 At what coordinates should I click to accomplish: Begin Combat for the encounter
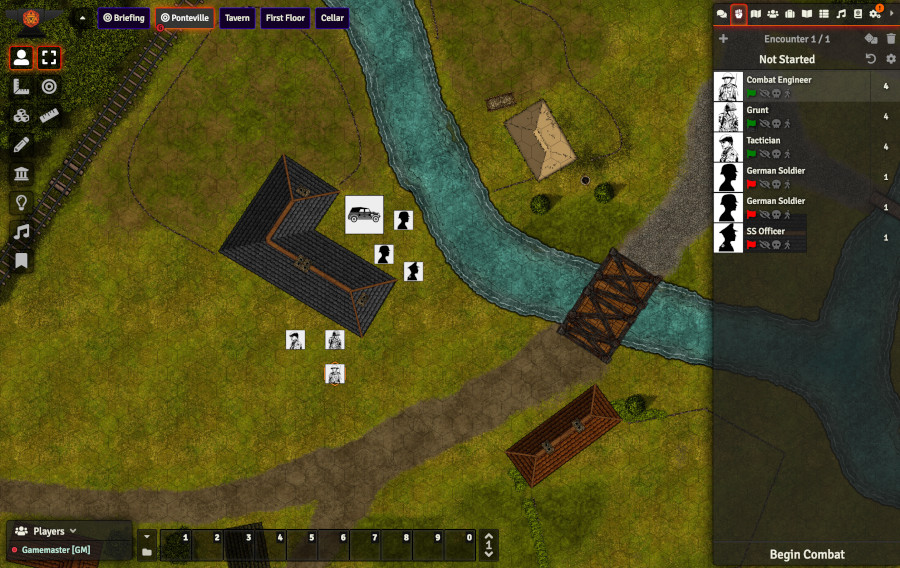coord(806,554)
